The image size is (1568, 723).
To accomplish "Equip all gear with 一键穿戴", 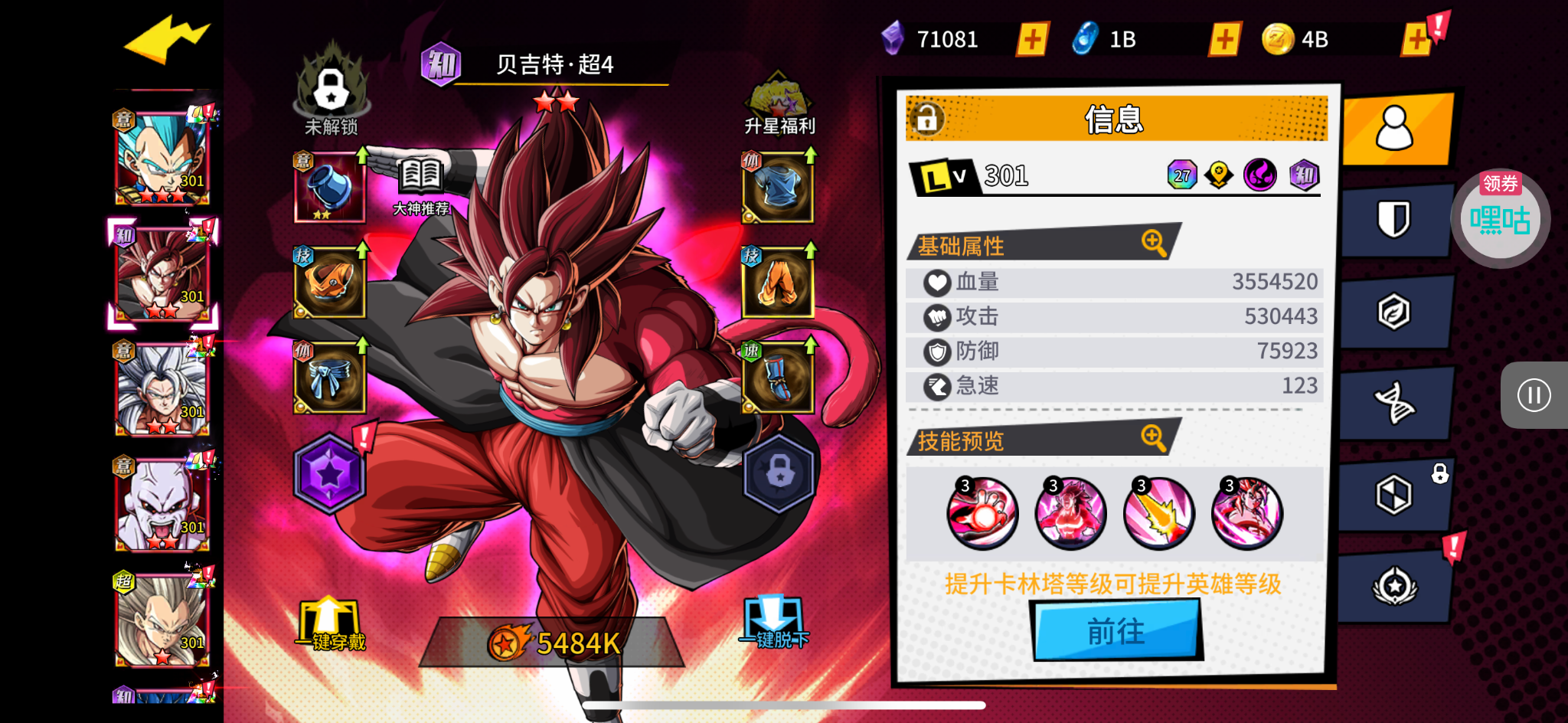I will tap(330, 624).
